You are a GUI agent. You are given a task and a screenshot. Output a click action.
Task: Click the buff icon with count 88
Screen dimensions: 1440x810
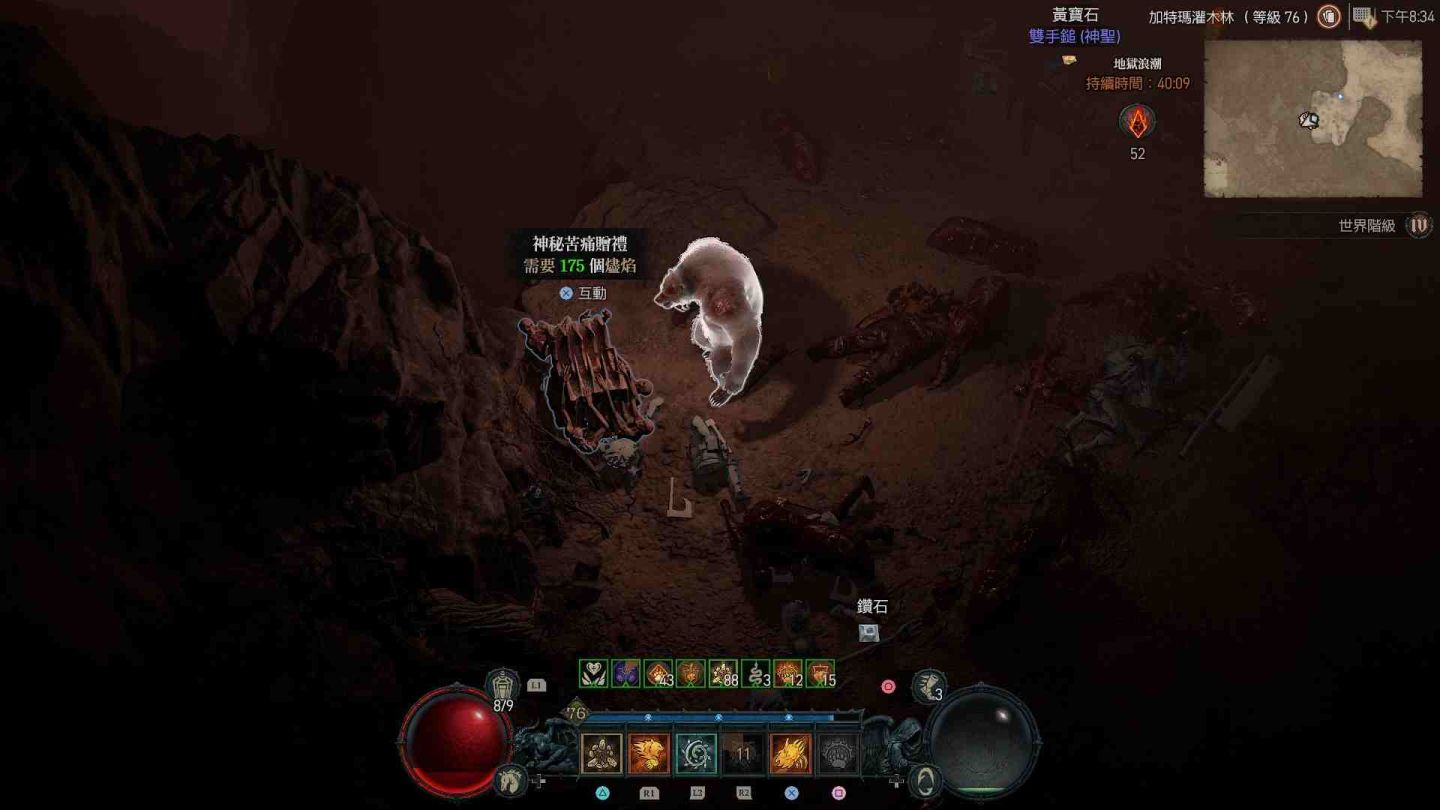(x=723, y=674)
